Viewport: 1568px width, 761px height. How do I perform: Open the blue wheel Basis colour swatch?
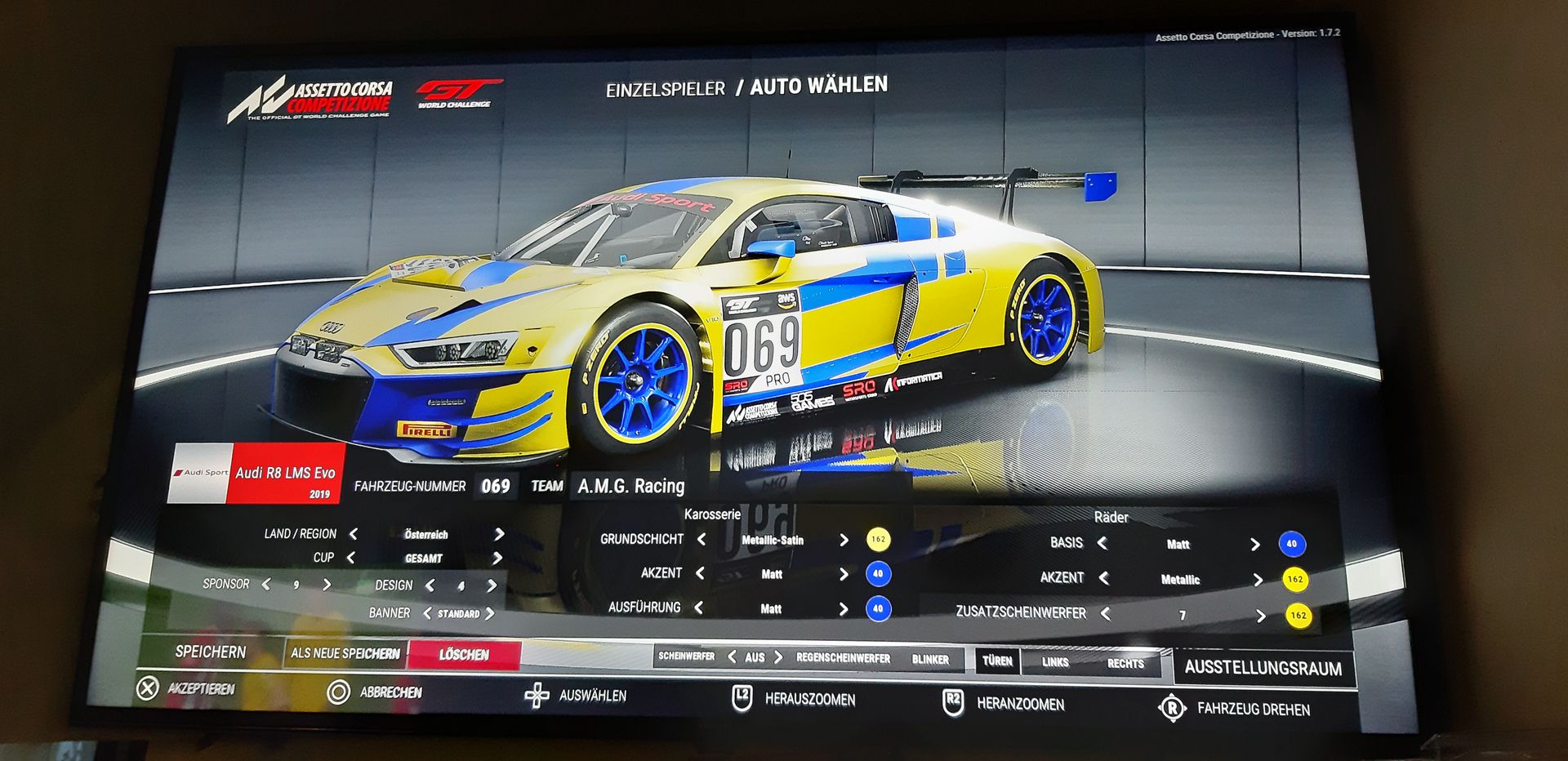coord(1291,544)
